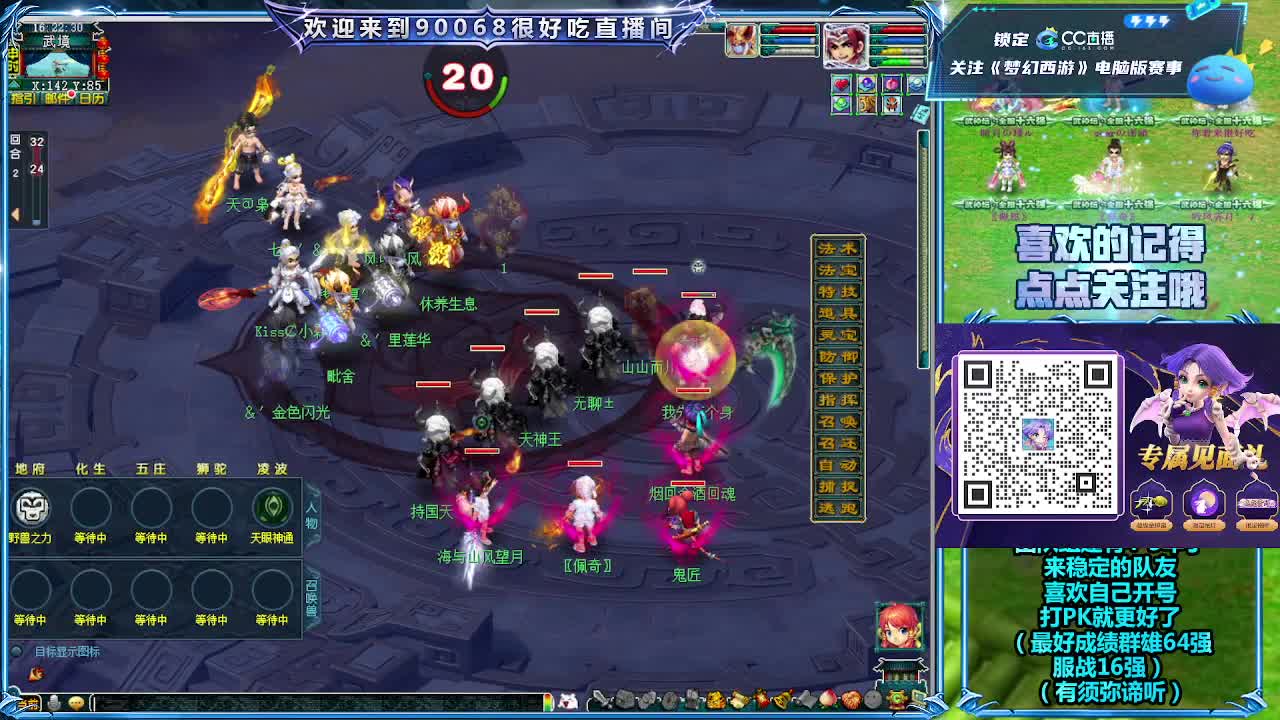
Task: Expand the 人物 side panel
Action: (310, 515)
